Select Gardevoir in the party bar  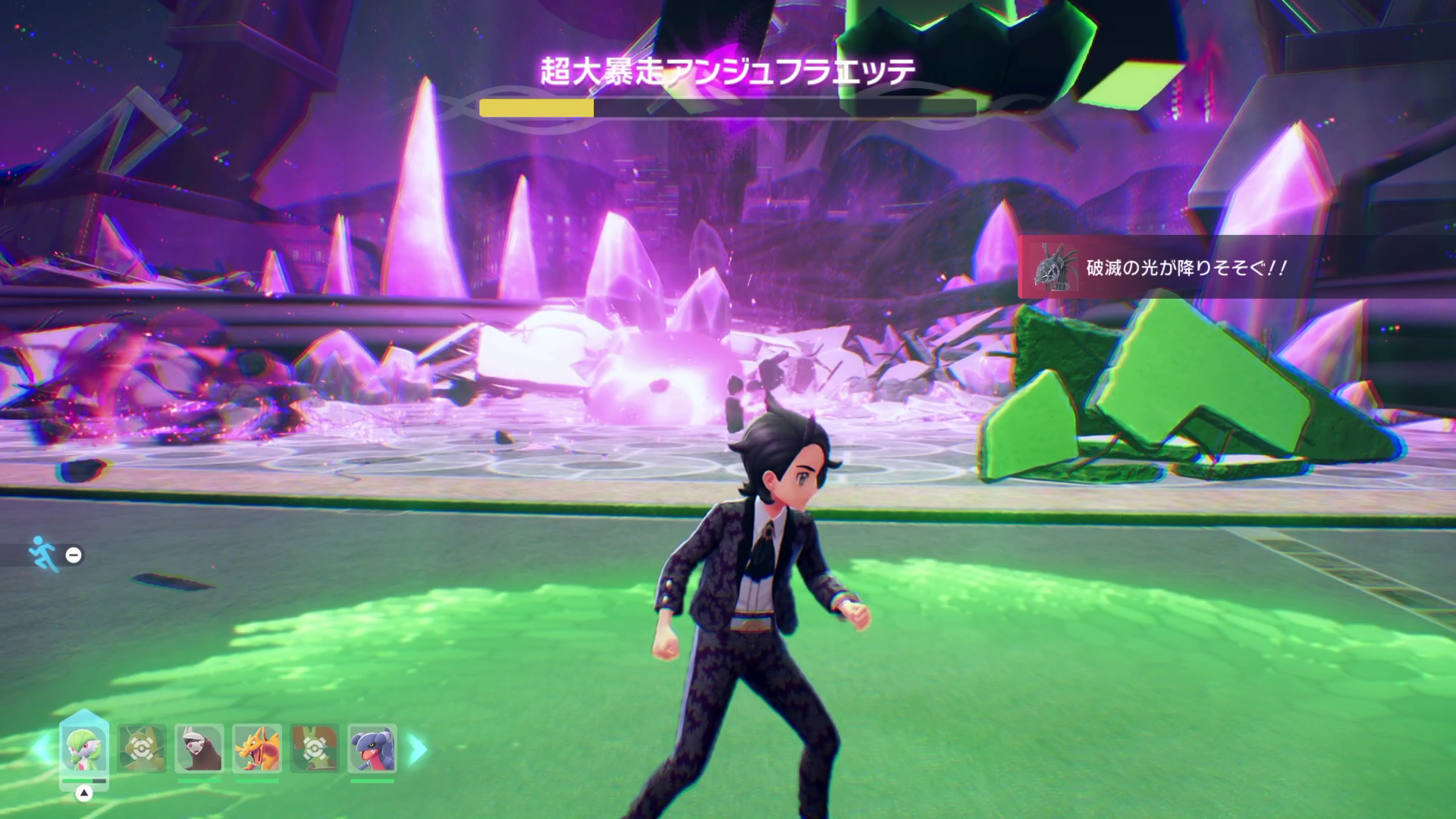click(84, 748)
